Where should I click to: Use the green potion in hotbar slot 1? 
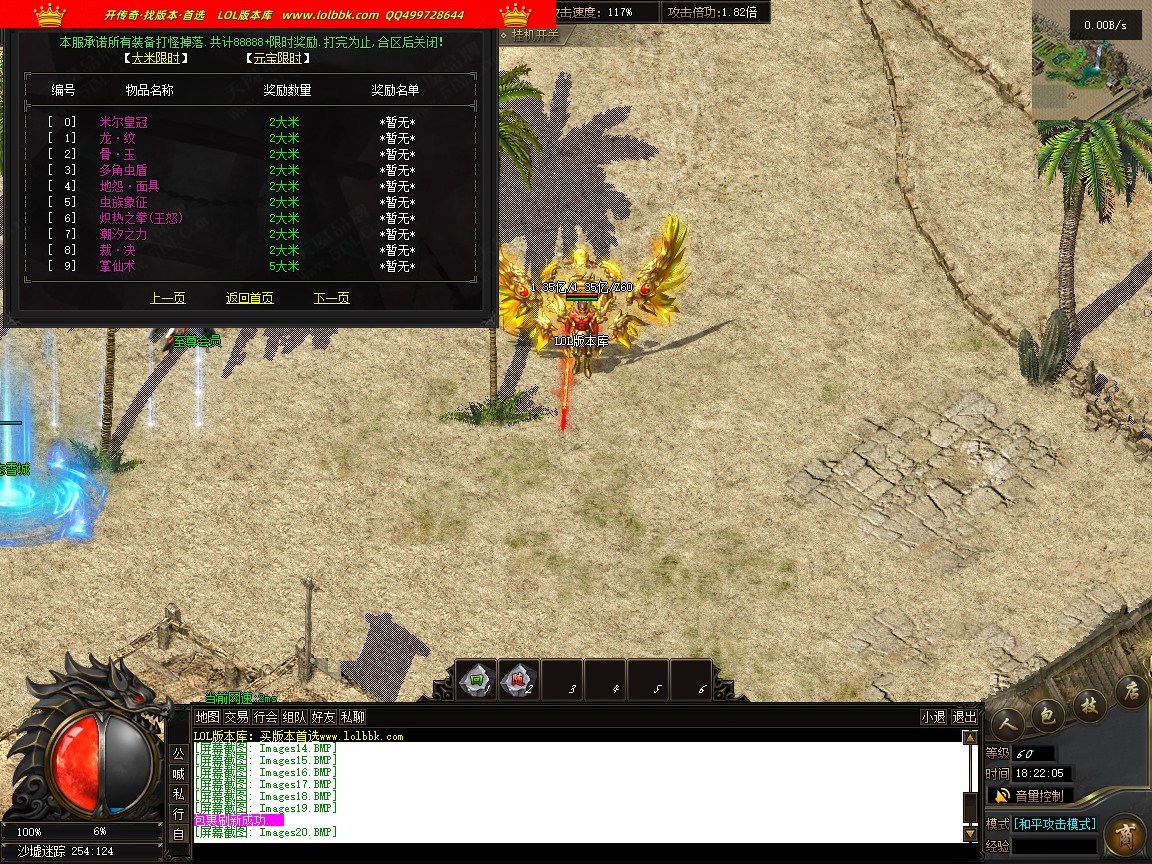pyautogui.click(x=477, y=680)
